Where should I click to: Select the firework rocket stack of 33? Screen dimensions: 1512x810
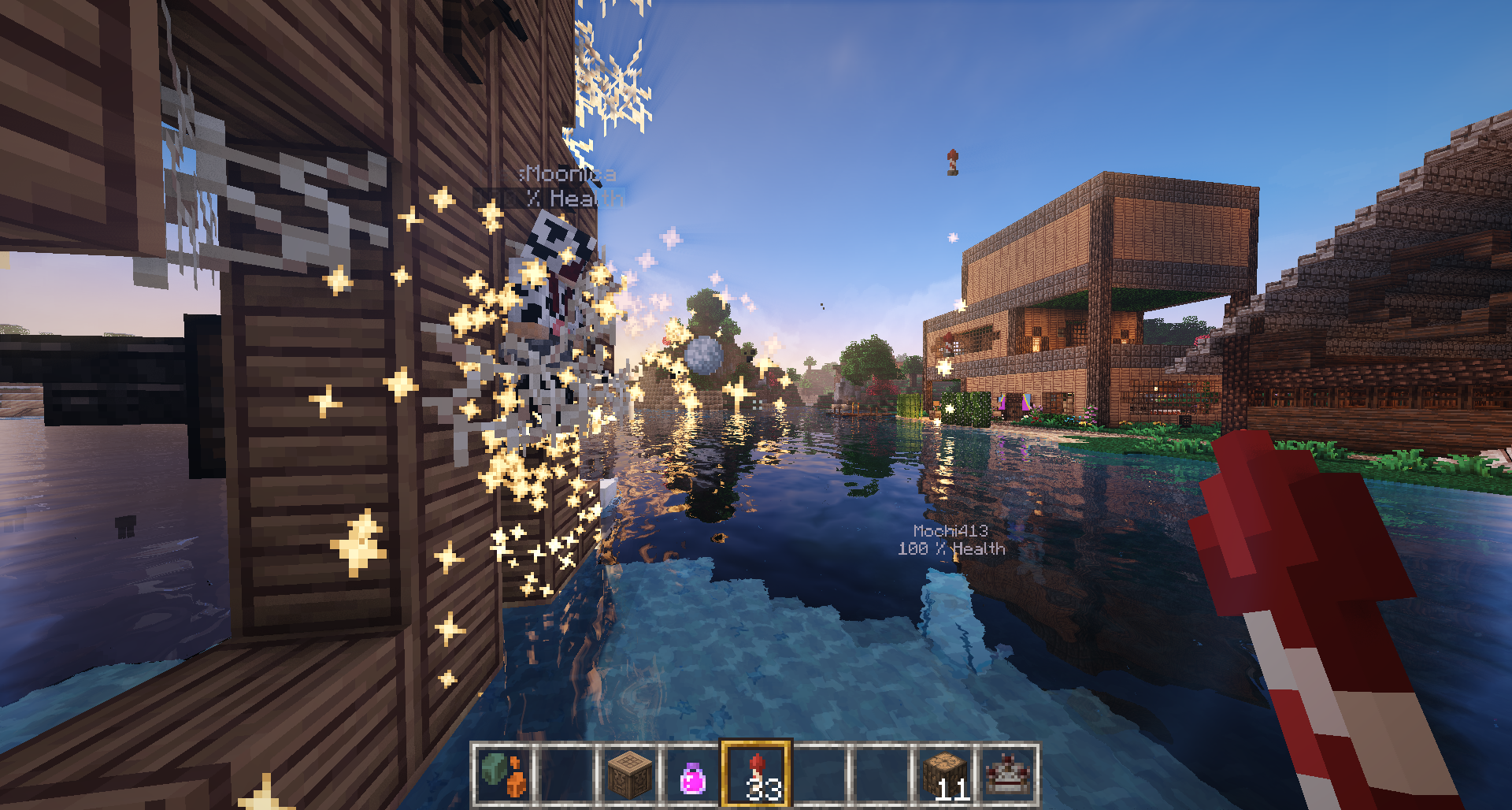click(x=756, y=775)
